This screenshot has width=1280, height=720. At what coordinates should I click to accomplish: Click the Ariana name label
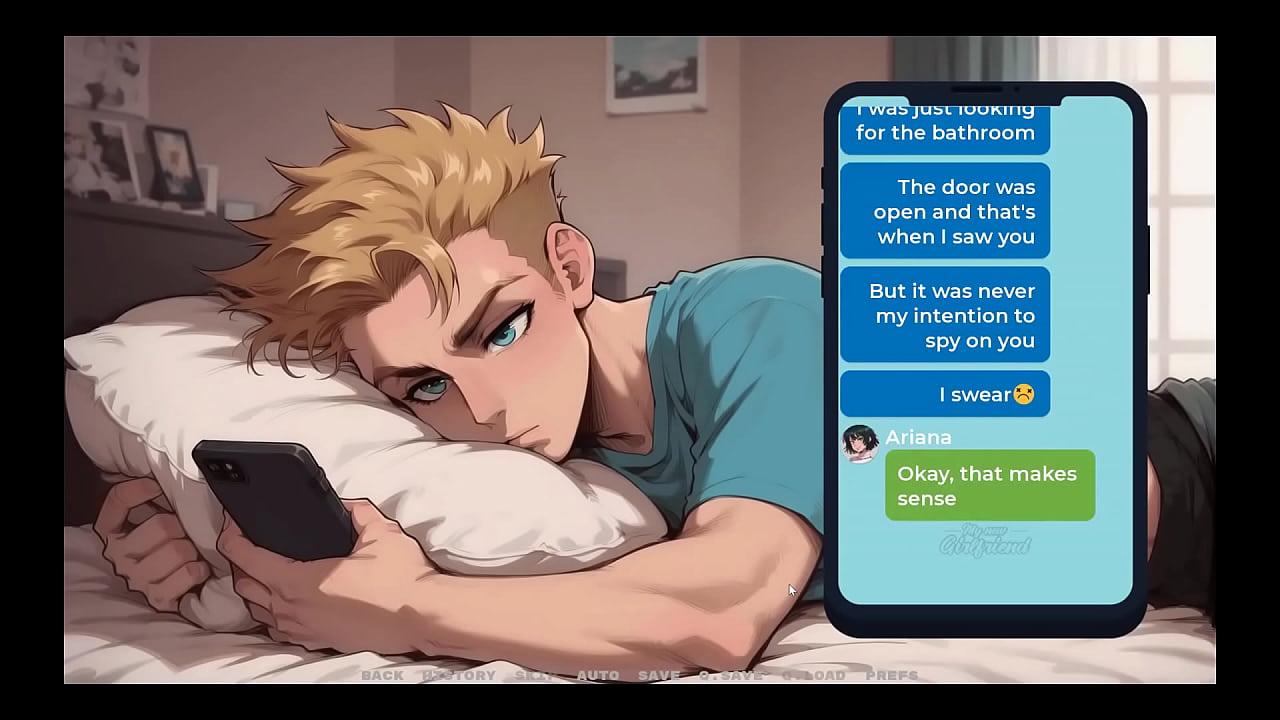[x=917, y=437]
